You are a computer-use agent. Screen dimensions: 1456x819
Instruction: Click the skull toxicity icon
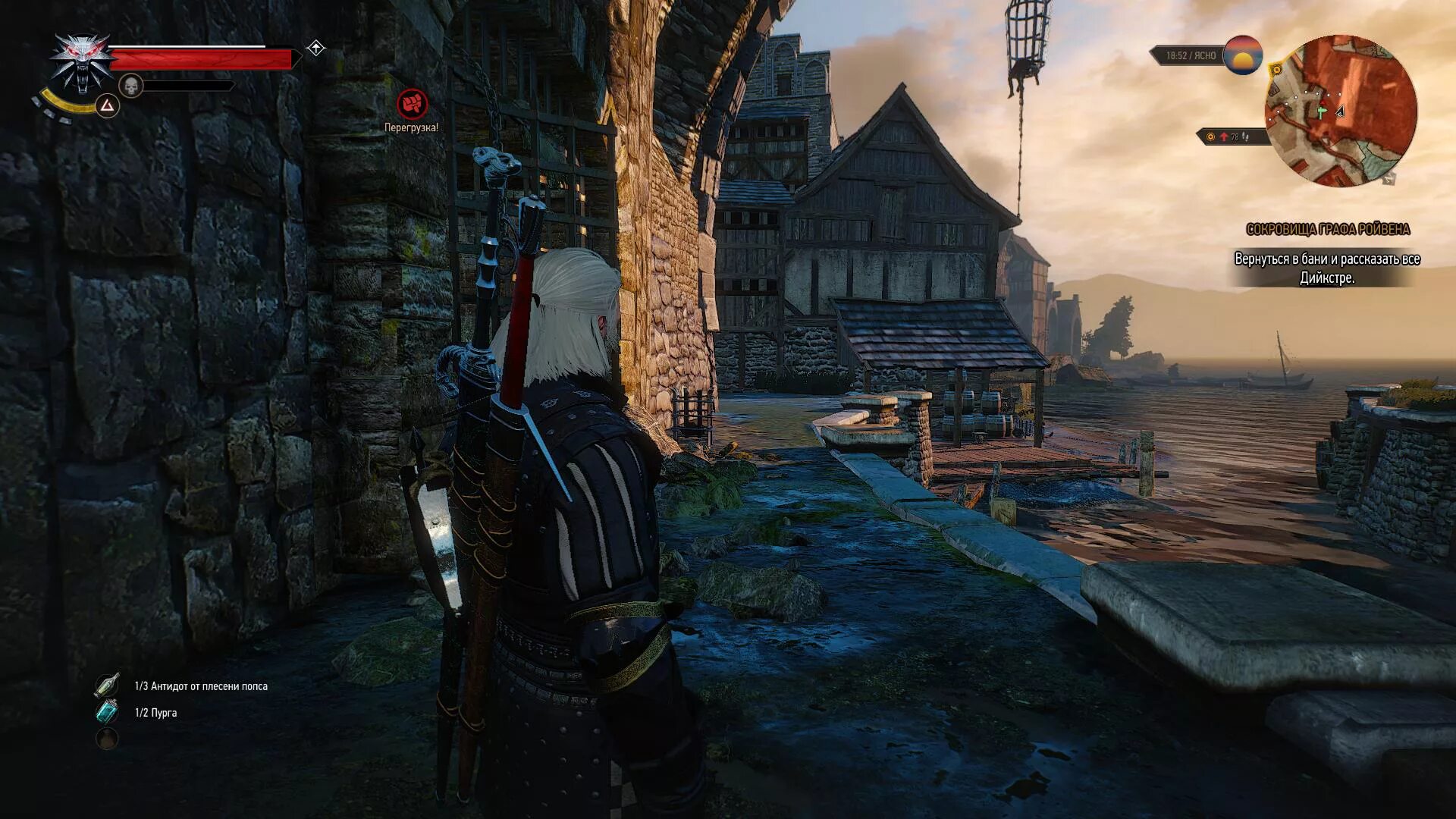pos(131,86)
